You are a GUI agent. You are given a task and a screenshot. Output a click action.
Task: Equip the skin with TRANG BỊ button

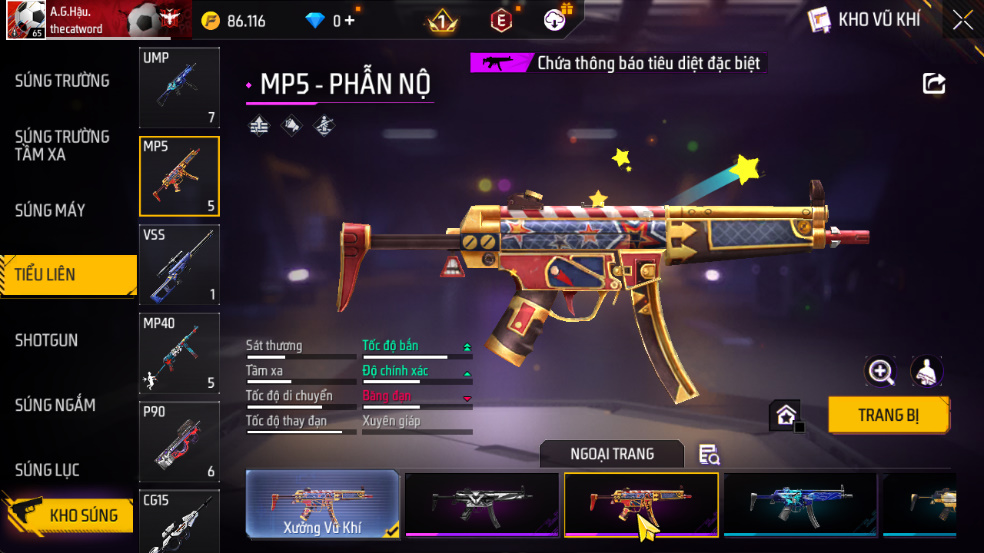click(x=888, y=415)
